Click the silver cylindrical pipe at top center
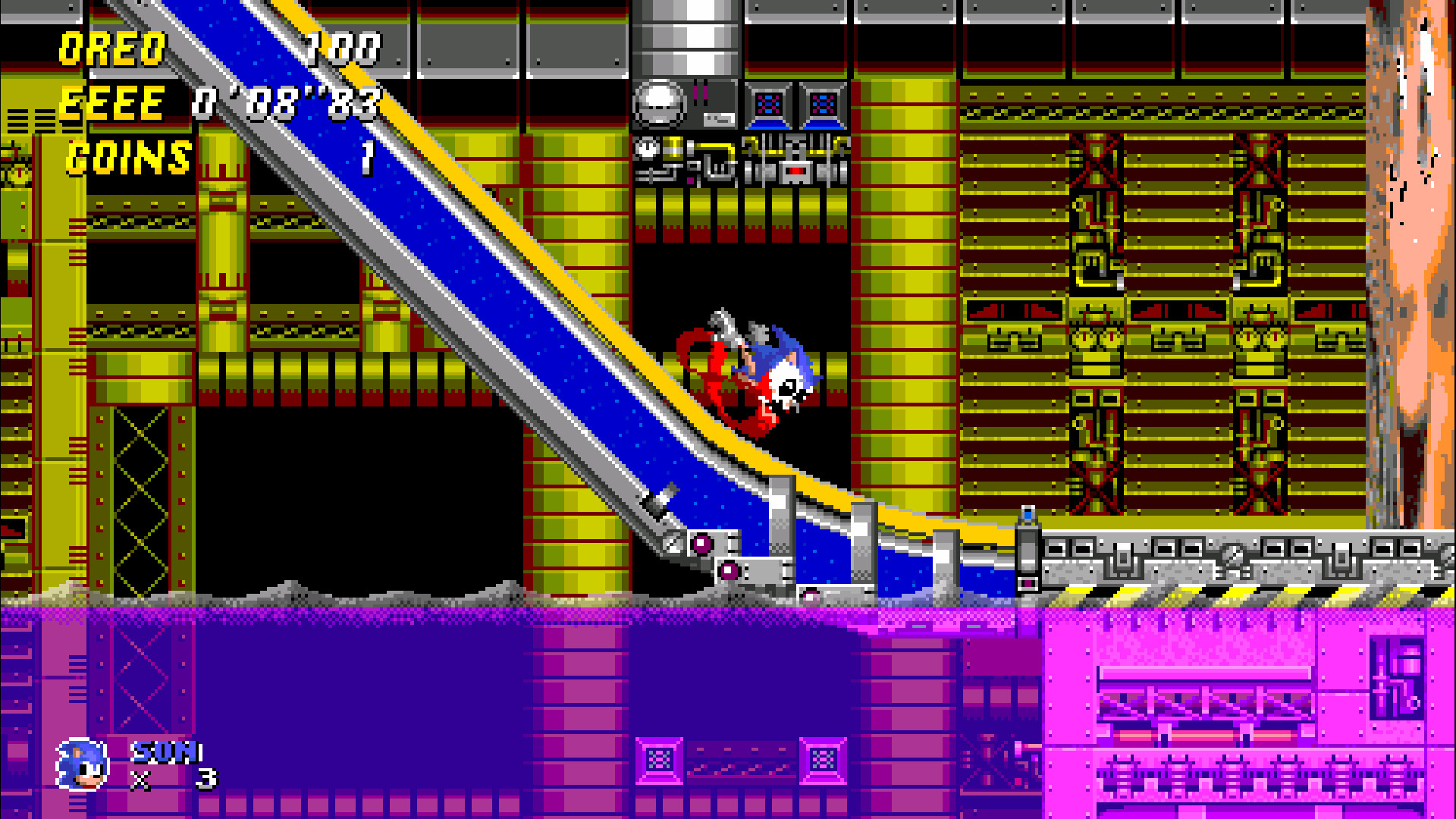The image size is (1456, 819). [686, 38]
